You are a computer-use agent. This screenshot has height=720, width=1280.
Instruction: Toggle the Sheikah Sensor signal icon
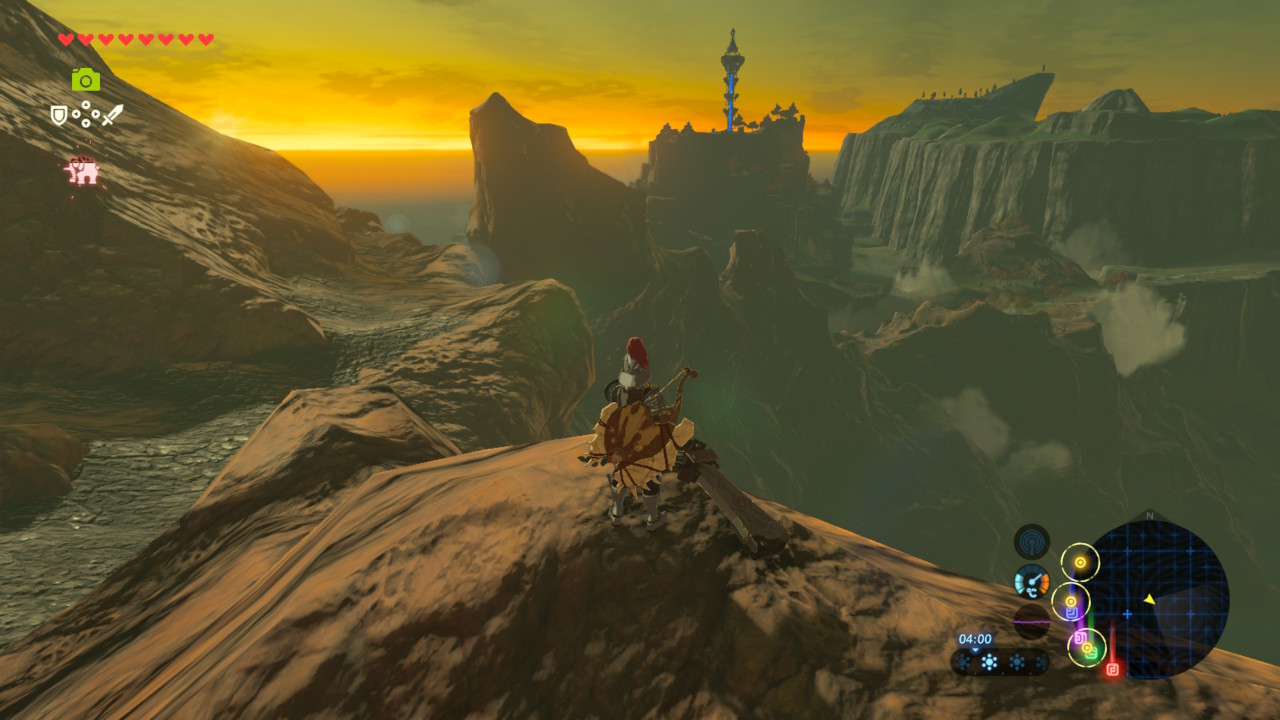pos(1031,541)
